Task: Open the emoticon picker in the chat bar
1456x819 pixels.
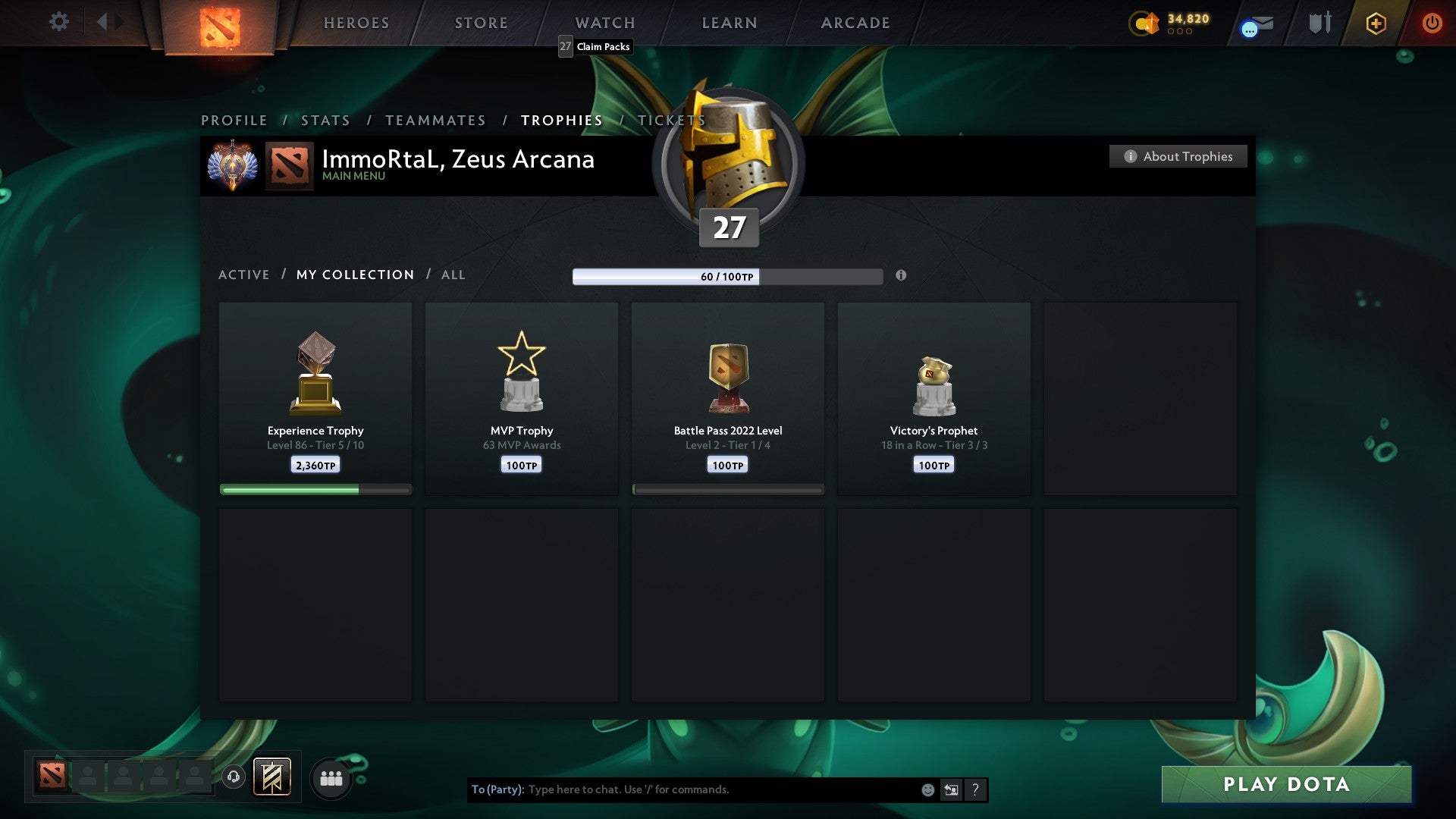Action: pos(927,789)
